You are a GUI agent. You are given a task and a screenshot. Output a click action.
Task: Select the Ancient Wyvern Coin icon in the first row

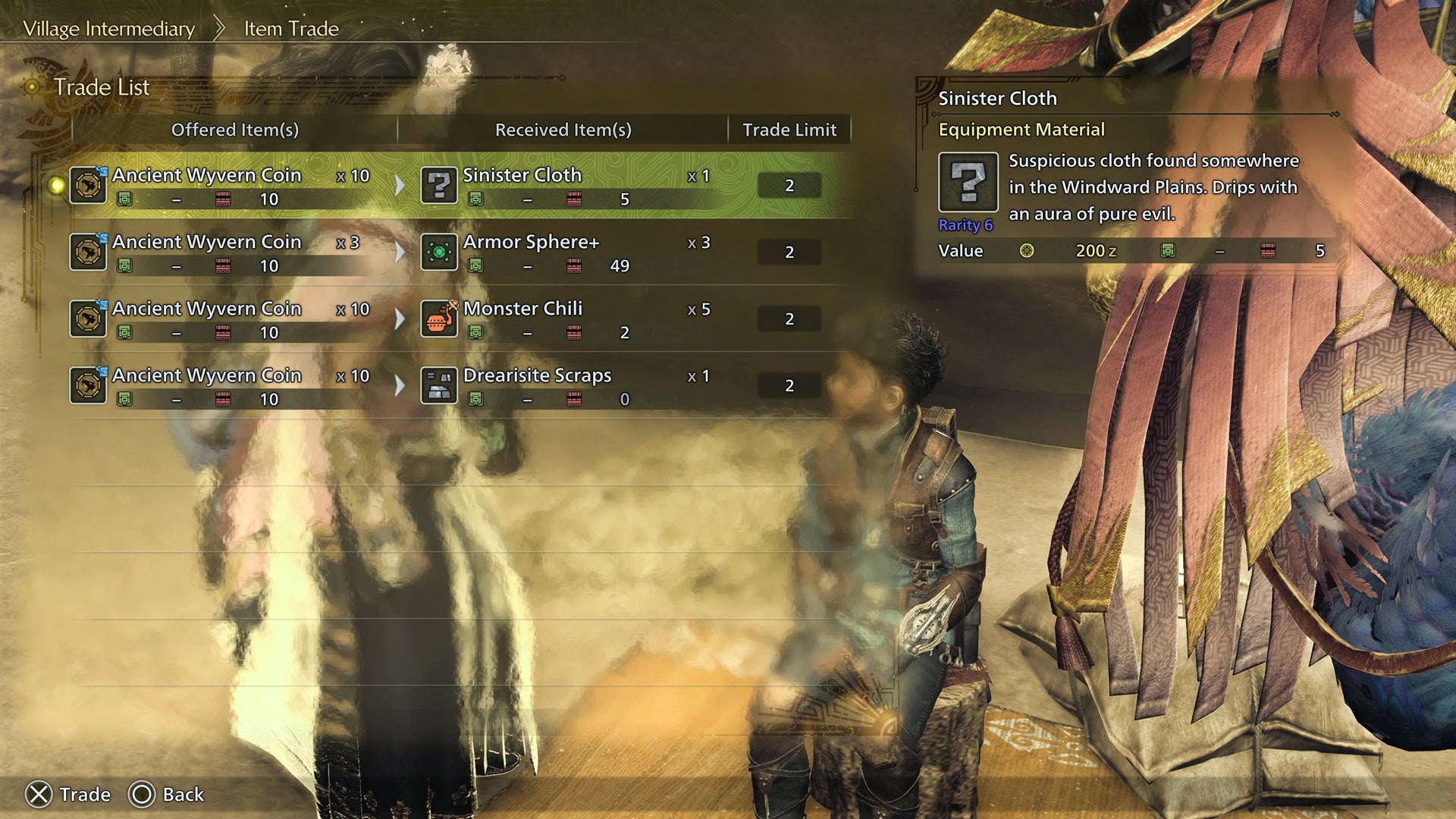point(88,184)
